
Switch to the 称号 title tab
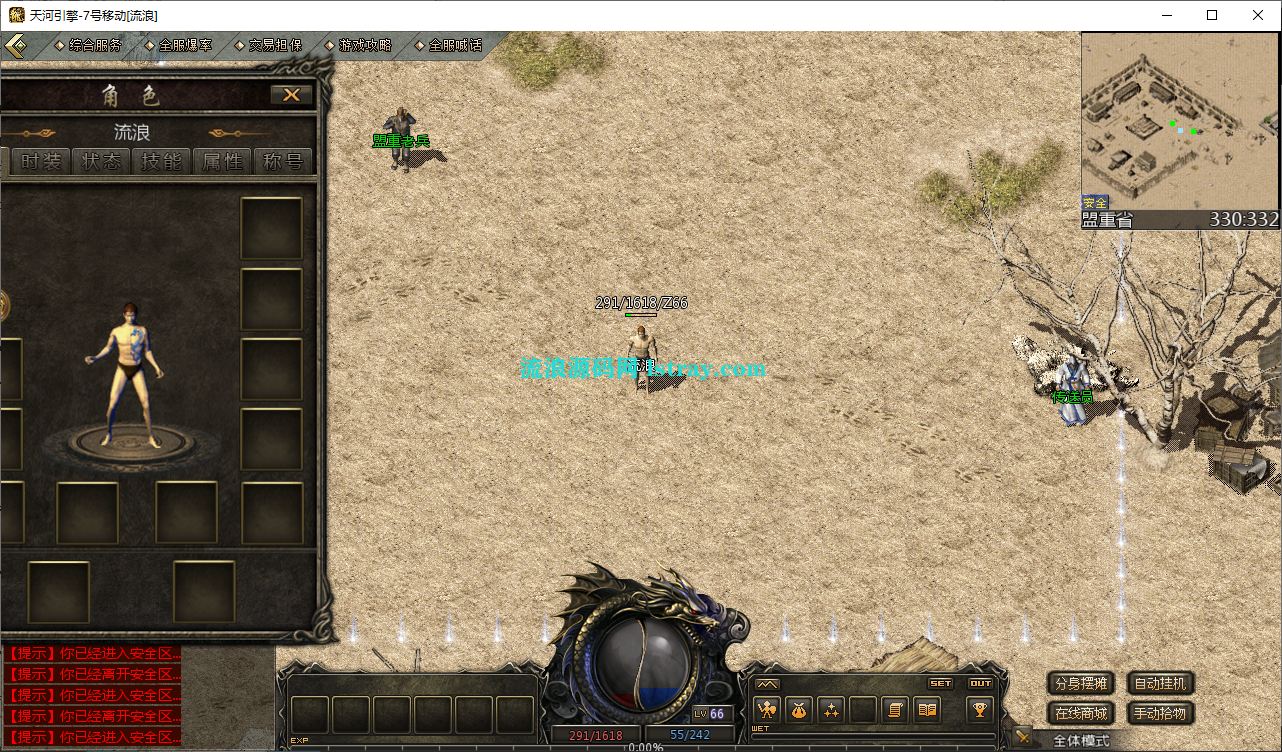283,161
